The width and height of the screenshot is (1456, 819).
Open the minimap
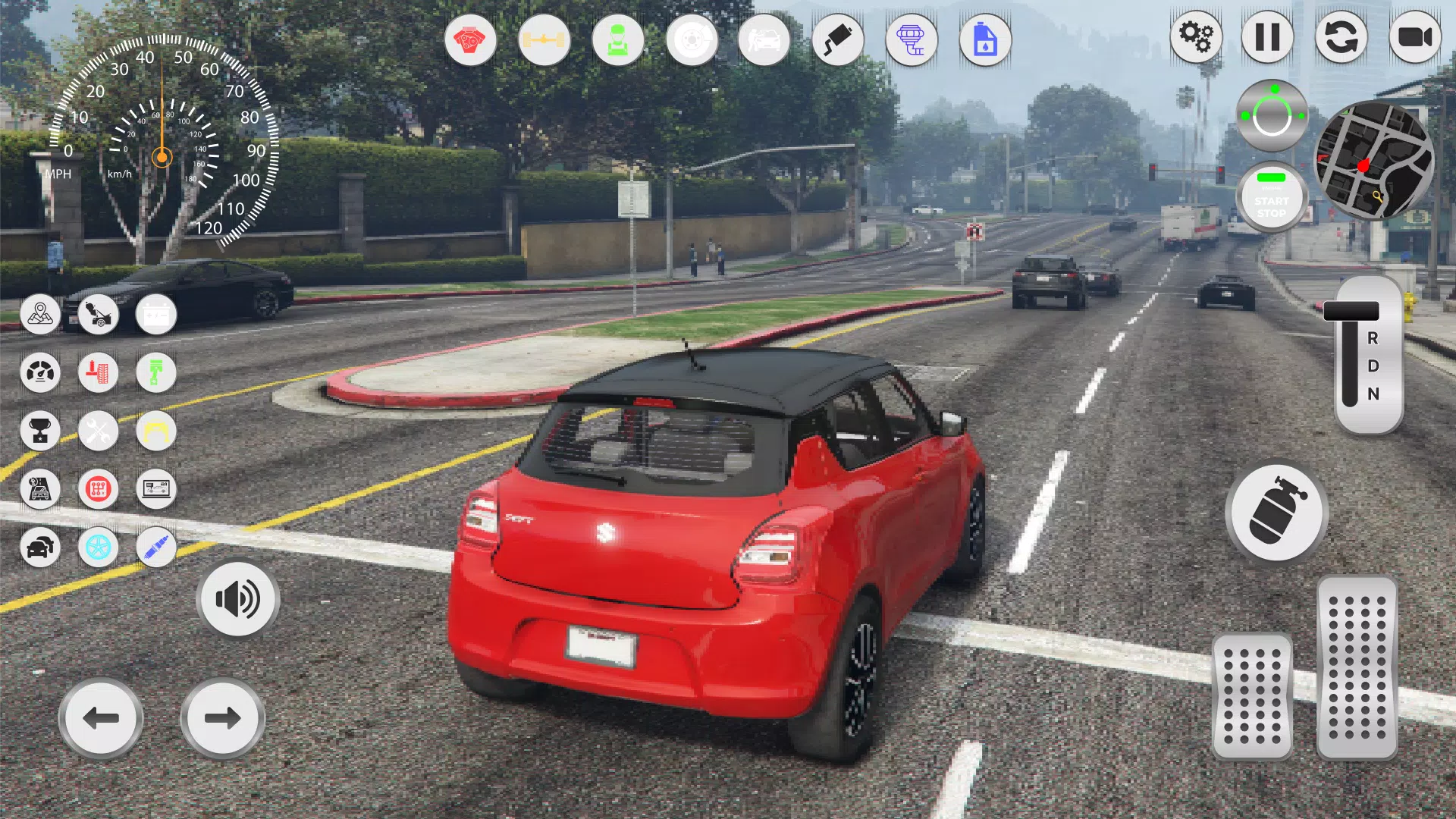[1373, 161]
